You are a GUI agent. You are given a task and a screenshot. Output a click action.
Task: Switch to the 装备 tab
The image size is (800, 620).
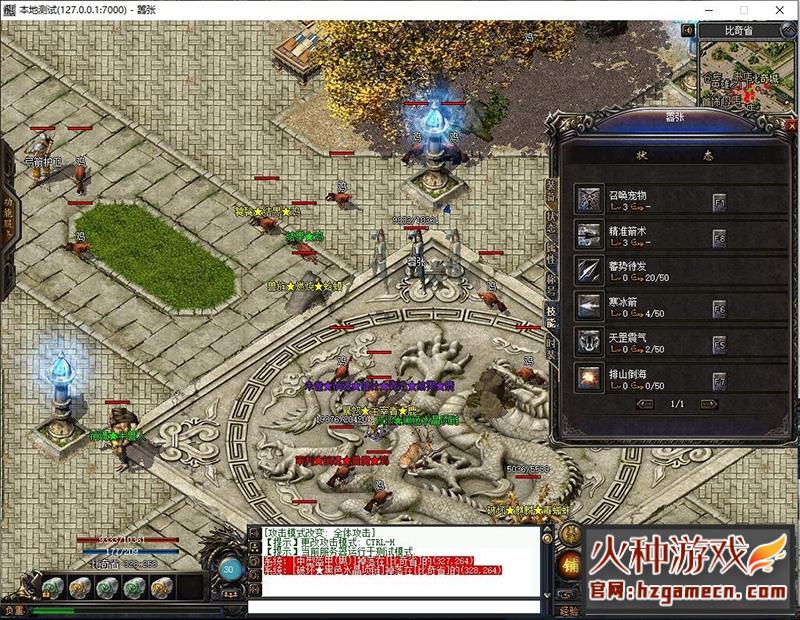coord(551,191)
